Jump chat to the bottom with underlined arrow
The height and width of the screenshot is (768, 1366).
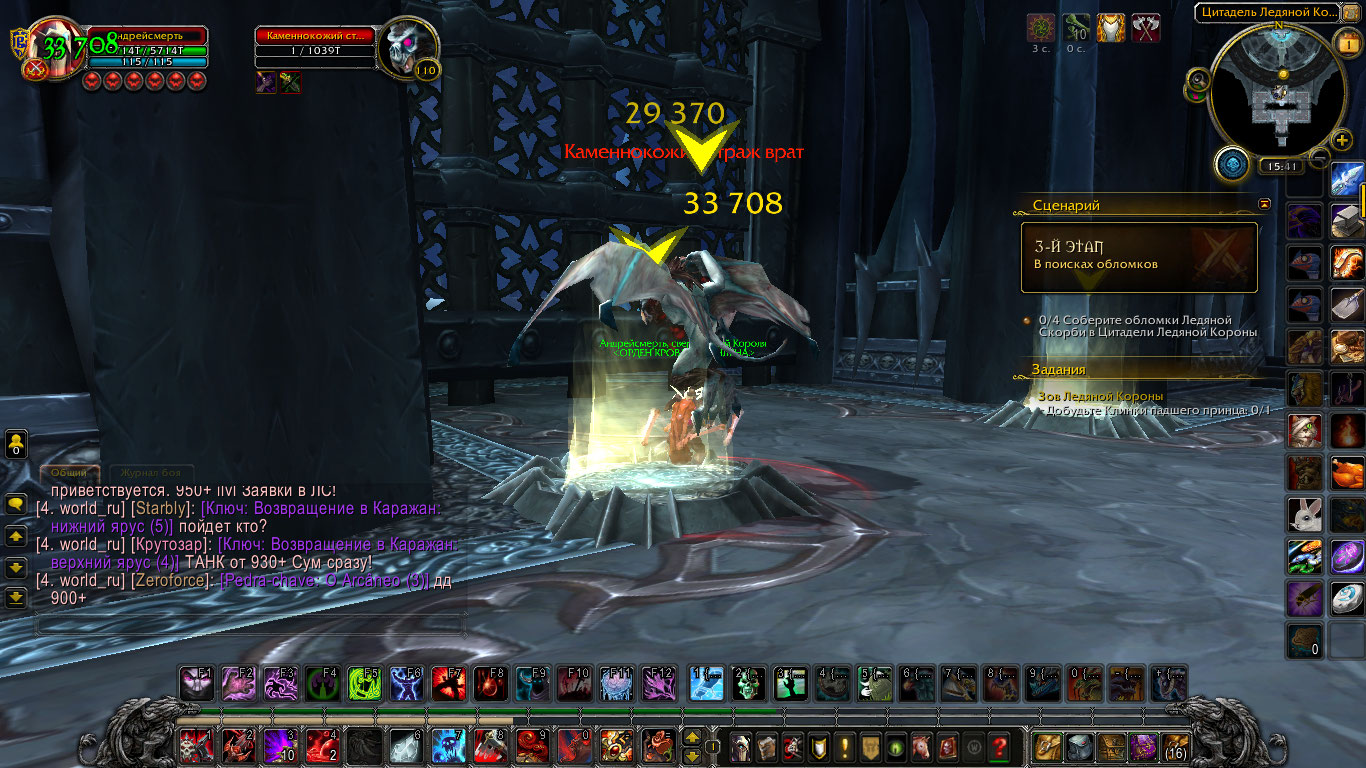pyautogui.click(x=16, y=598)
